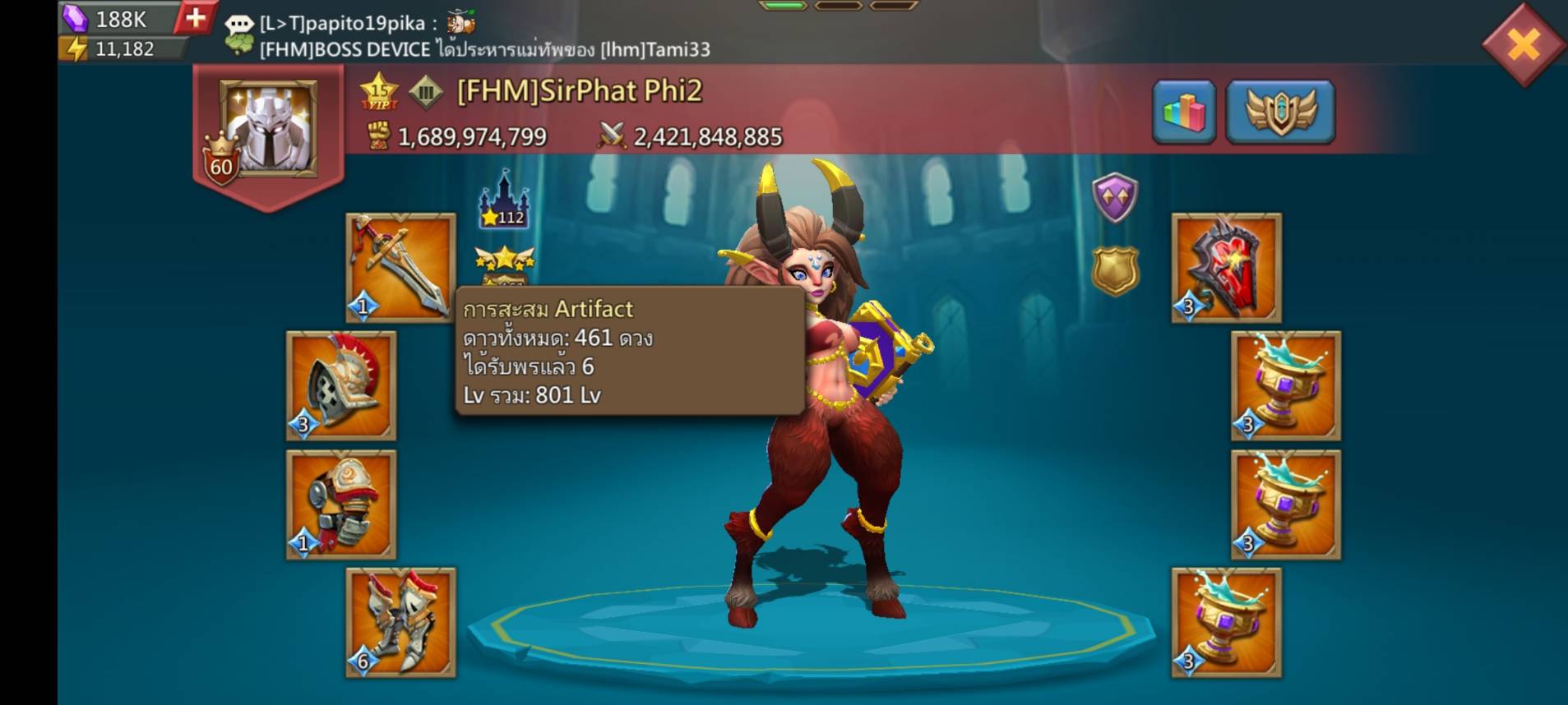Viewport: 1568px width, 705px height.
Task: Tap the castle level 112 icon
Action: tap(504, 201)
